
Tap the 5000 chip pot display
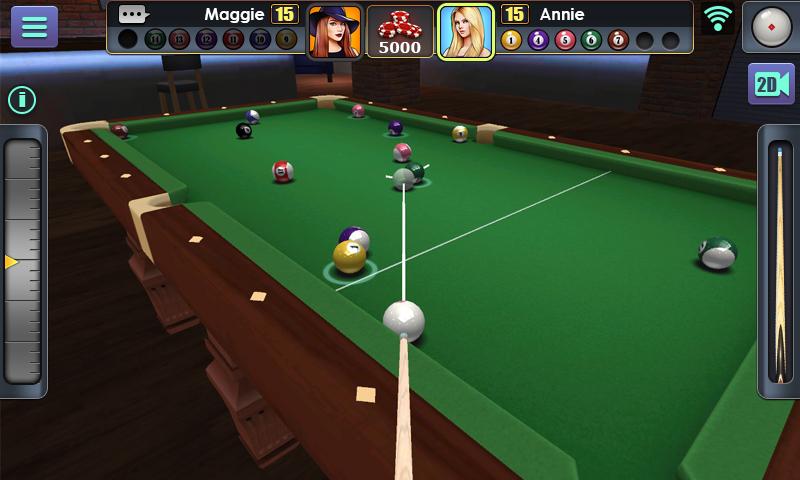click(400, 31)
